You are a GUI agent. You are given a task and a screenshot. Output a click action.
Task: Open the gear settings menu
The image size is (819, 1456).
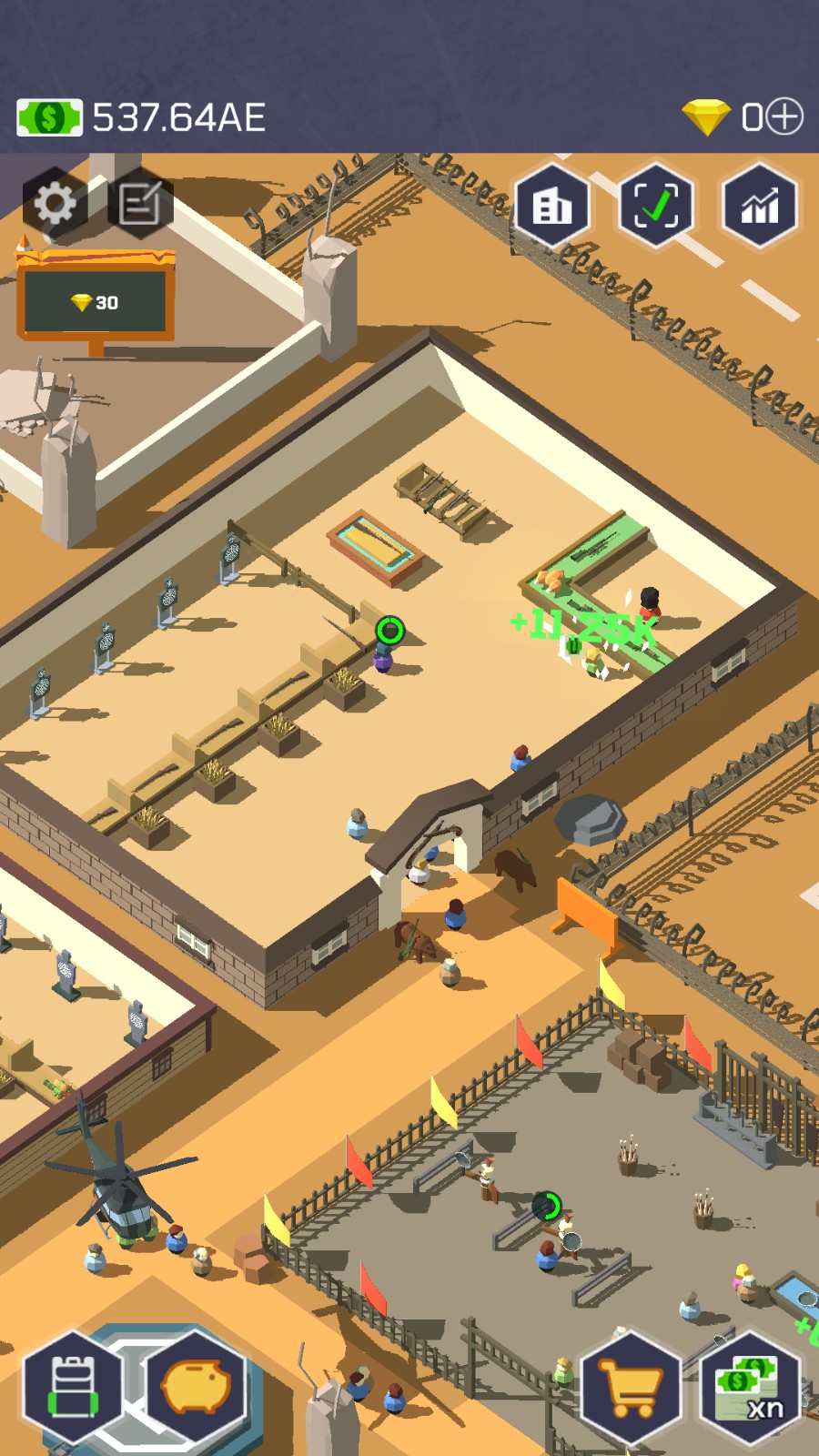[55, 203]
